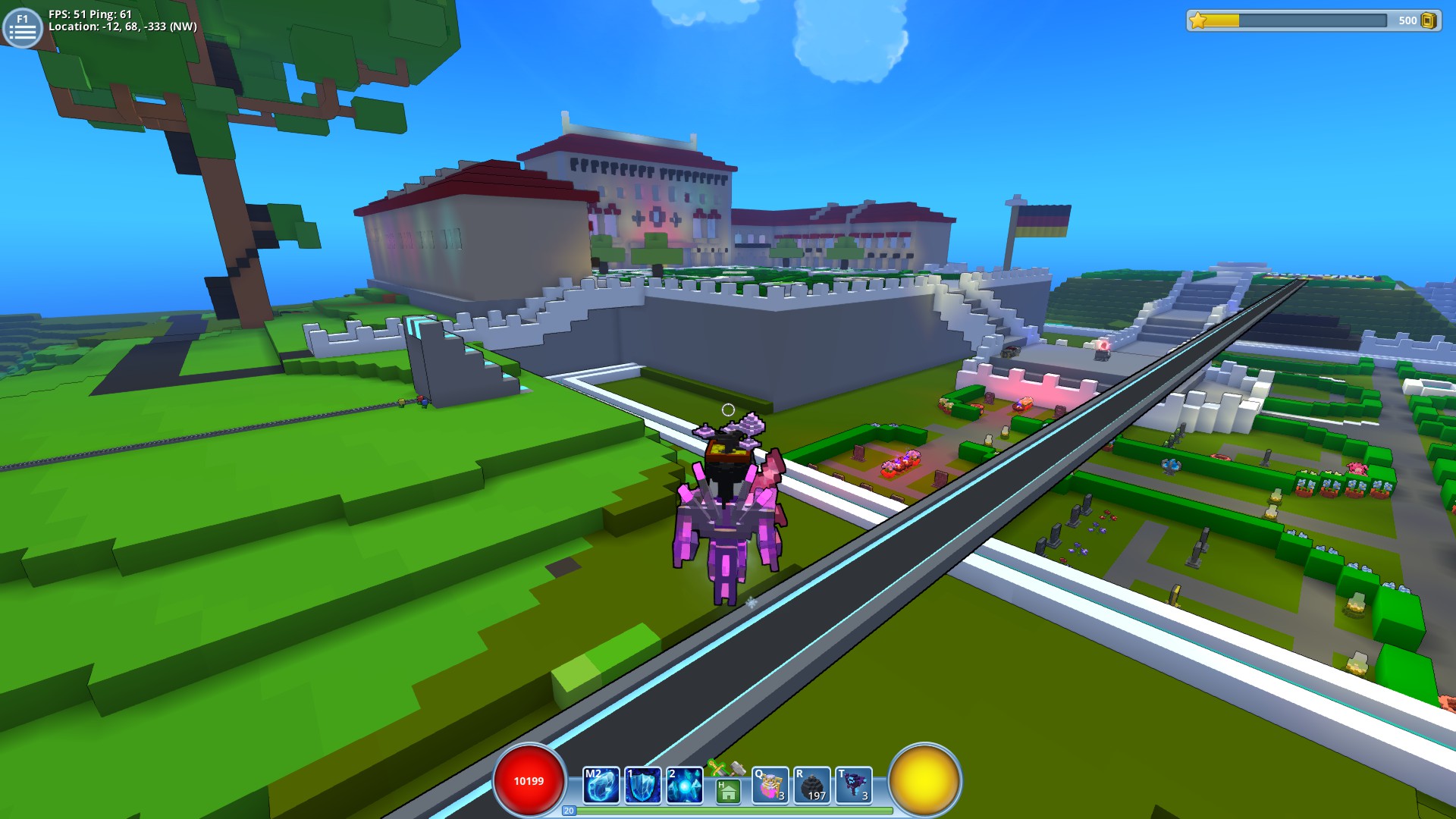Activate the ice crystal ability in slot 2
Screen dimensions: 1456x819
[685, 784]
